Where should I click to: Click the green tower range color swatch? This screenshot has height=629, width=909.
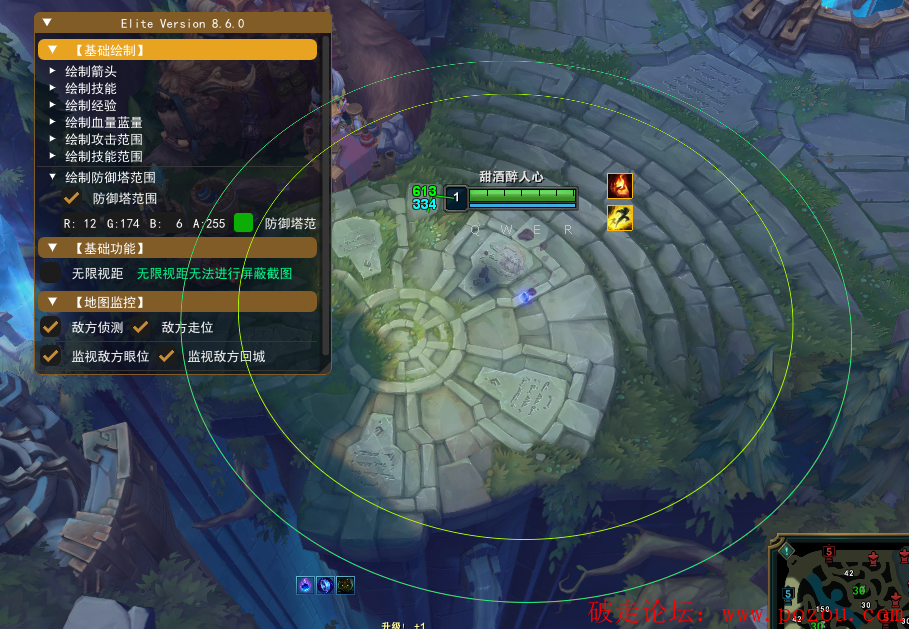pyautogui.click(x=243, y=223)
